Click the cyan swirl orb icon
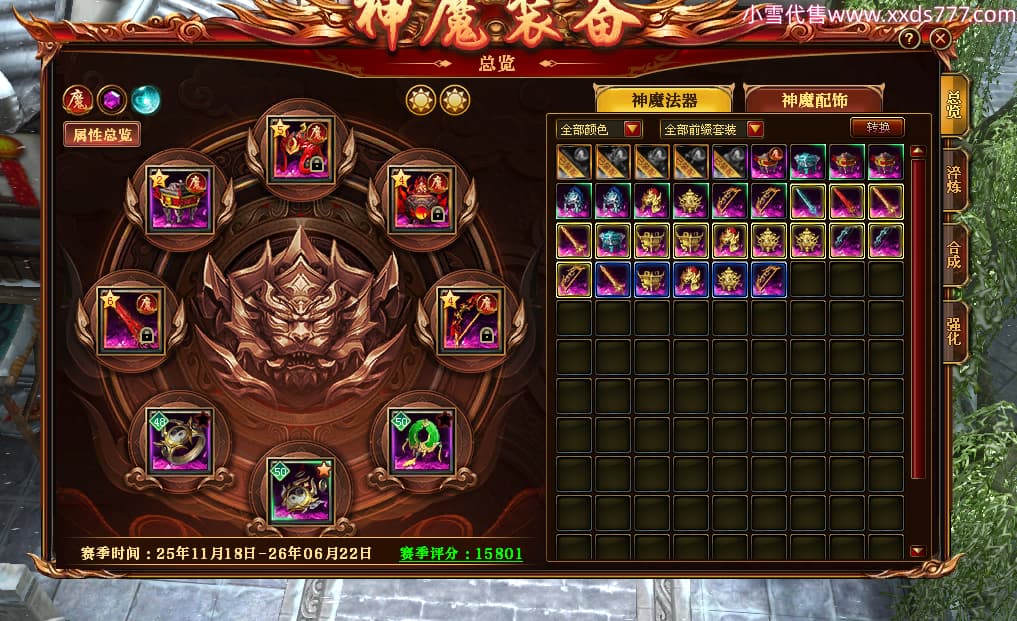 pyautogui.click(x=146, y=99)
